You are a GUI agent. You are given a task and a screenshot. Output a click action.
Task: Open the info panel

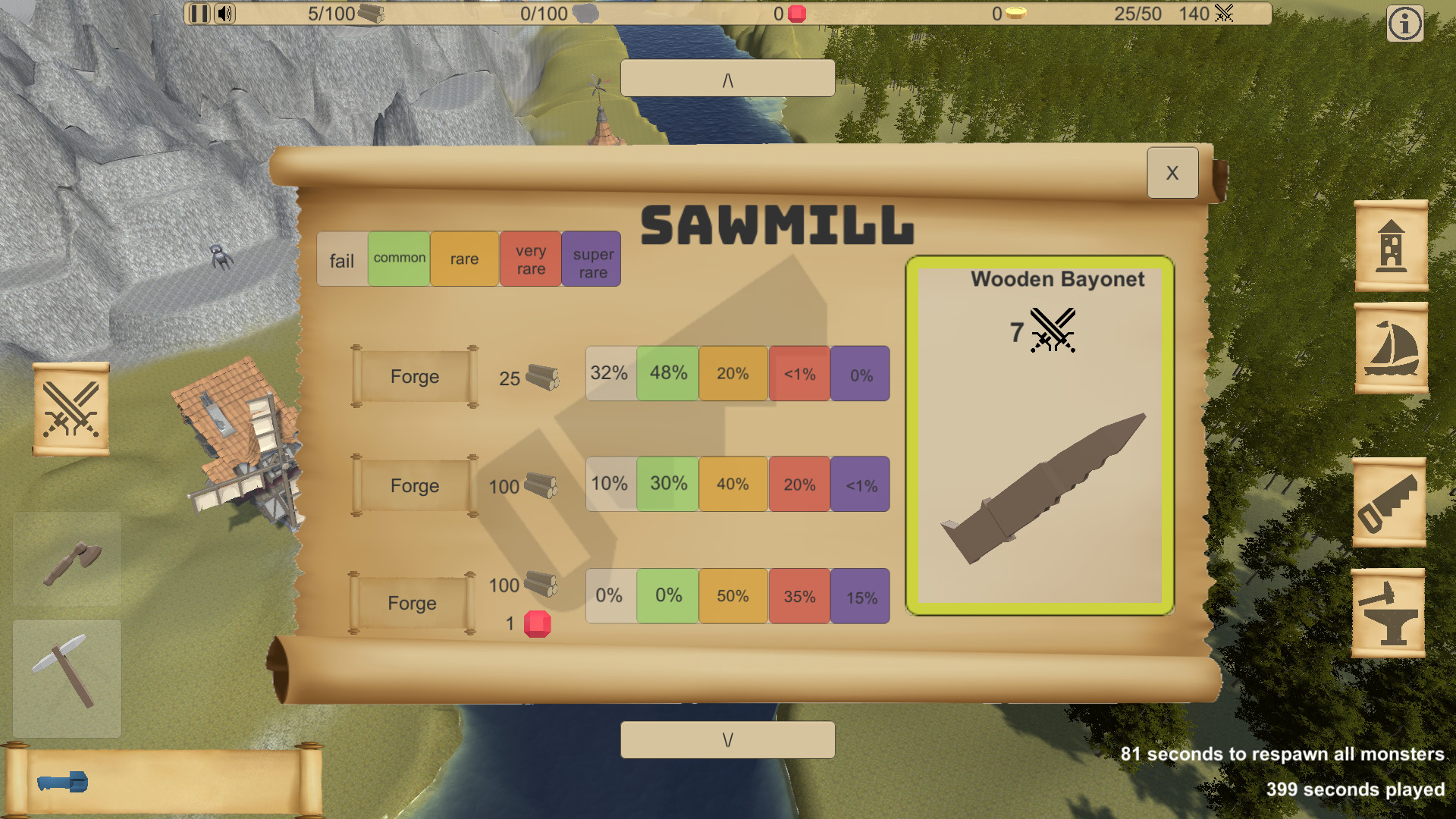click(1404, 24)
